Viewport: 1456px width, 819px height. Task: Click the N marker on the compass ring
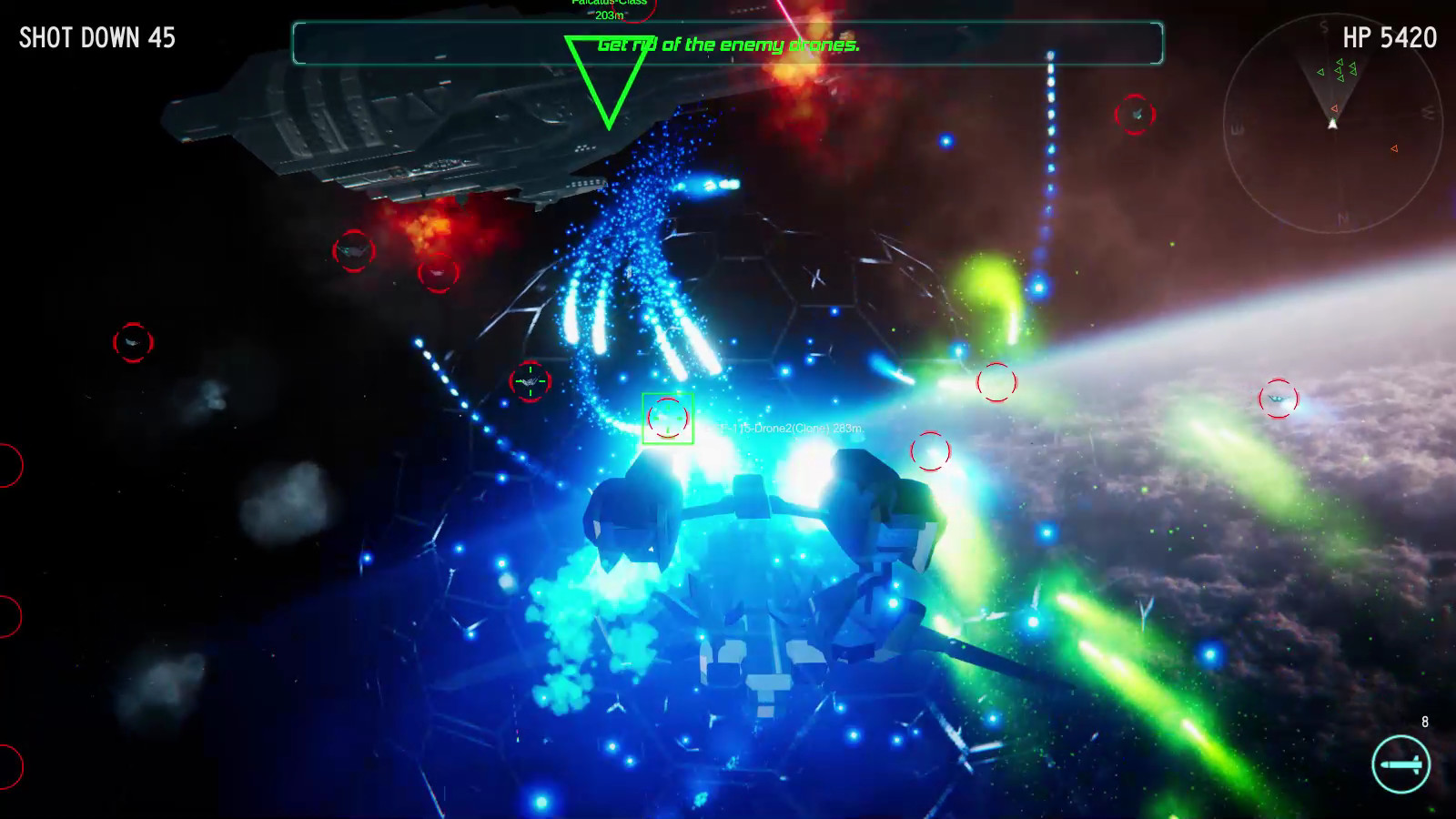(1341, 217)
